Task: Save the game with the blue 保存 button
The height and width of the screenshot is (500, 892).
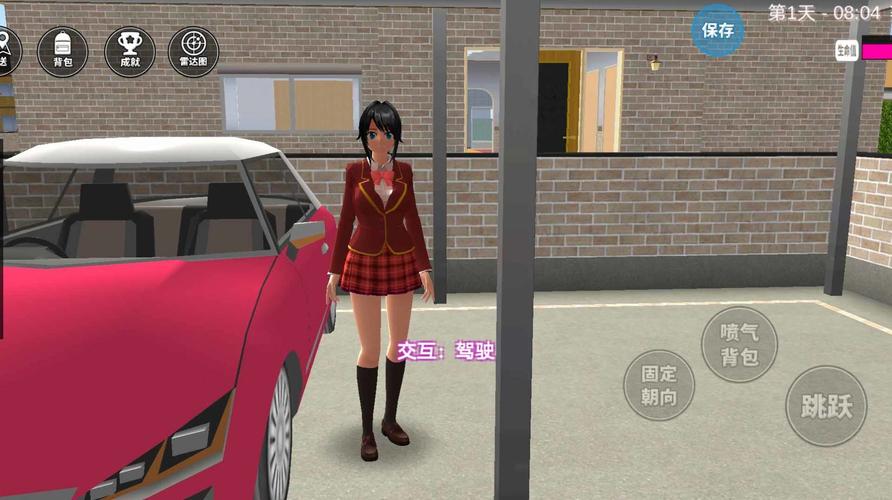Action: pos(718,30)
